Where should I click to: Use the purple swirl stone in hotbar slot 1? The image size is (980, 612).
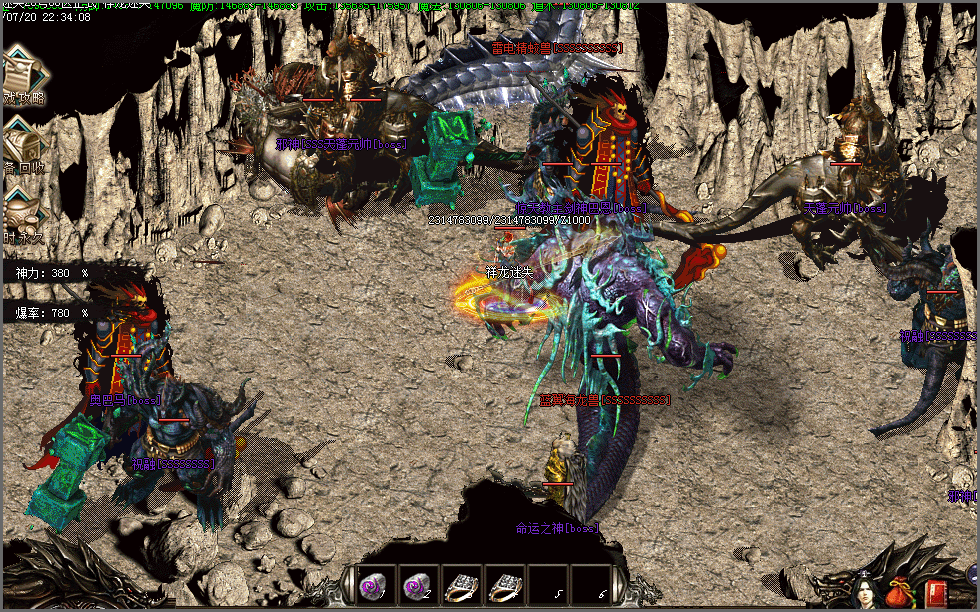pyautogui.click(x=372, y=585)
